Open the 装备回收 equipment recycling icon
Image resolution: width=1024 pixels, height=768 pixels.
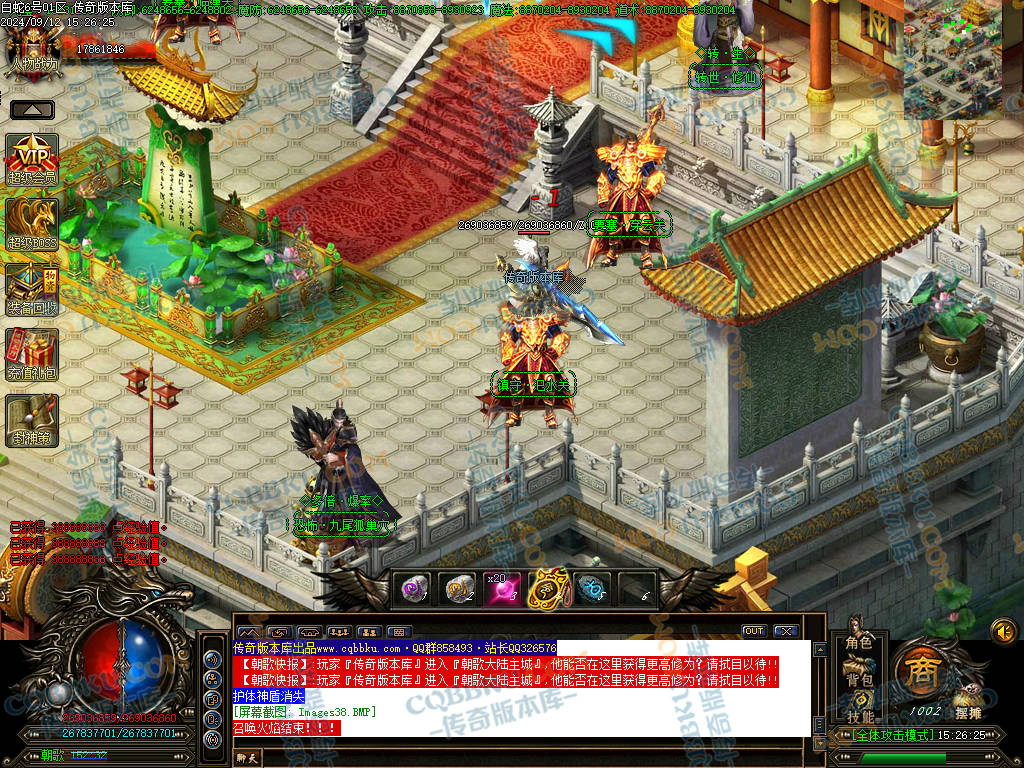coord(32,290)
